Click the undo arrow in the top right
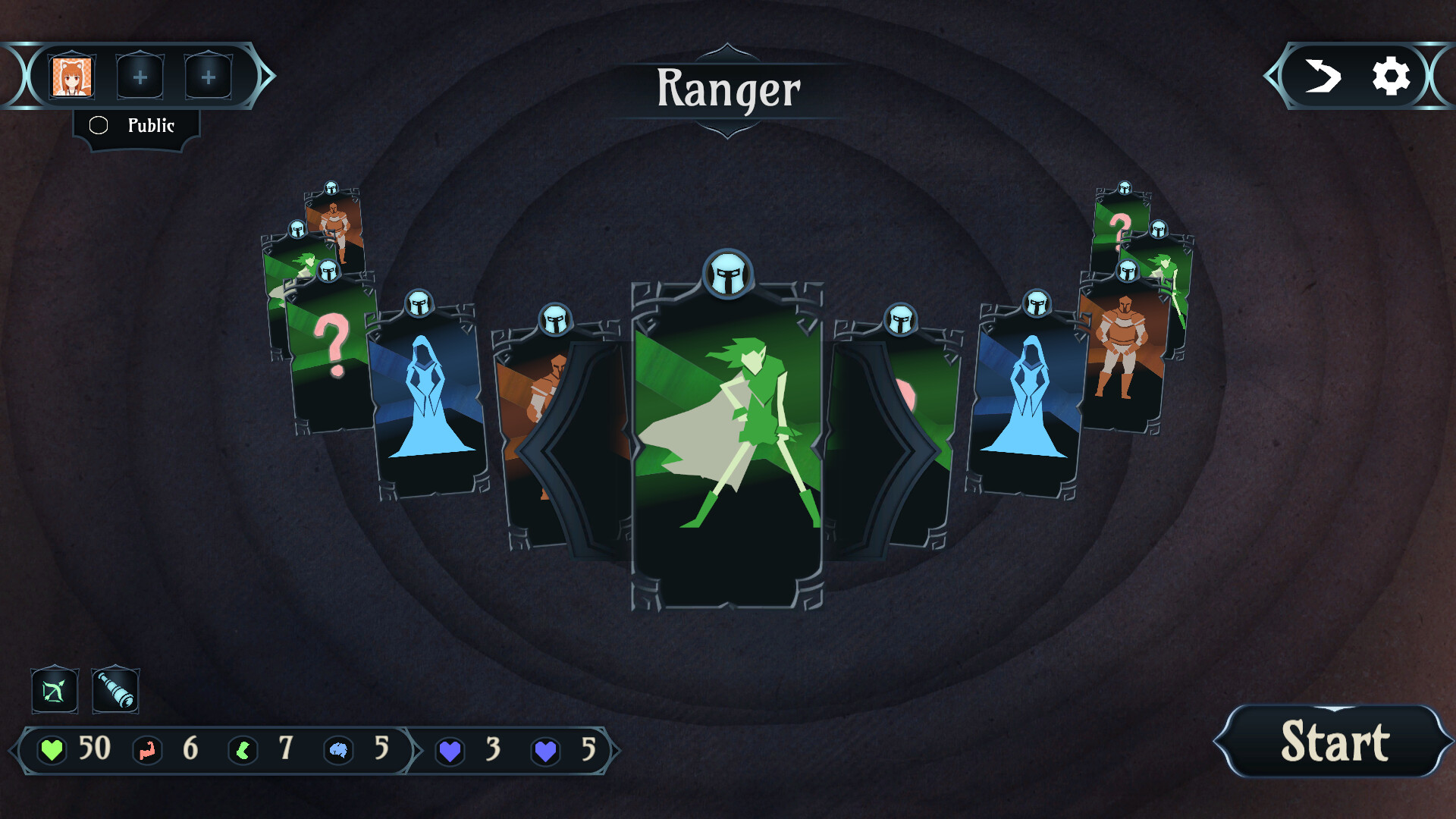Image resolution: width=1456 pixels, height=819 pixels. (1323, 76)
